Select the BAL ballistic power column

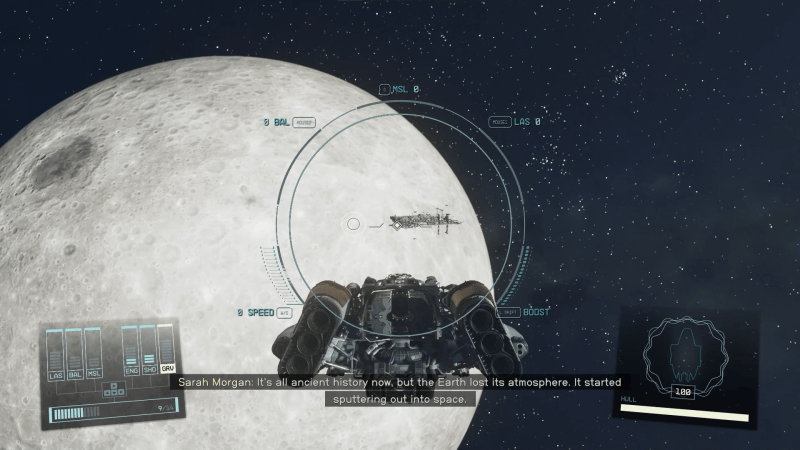point(75,356)
